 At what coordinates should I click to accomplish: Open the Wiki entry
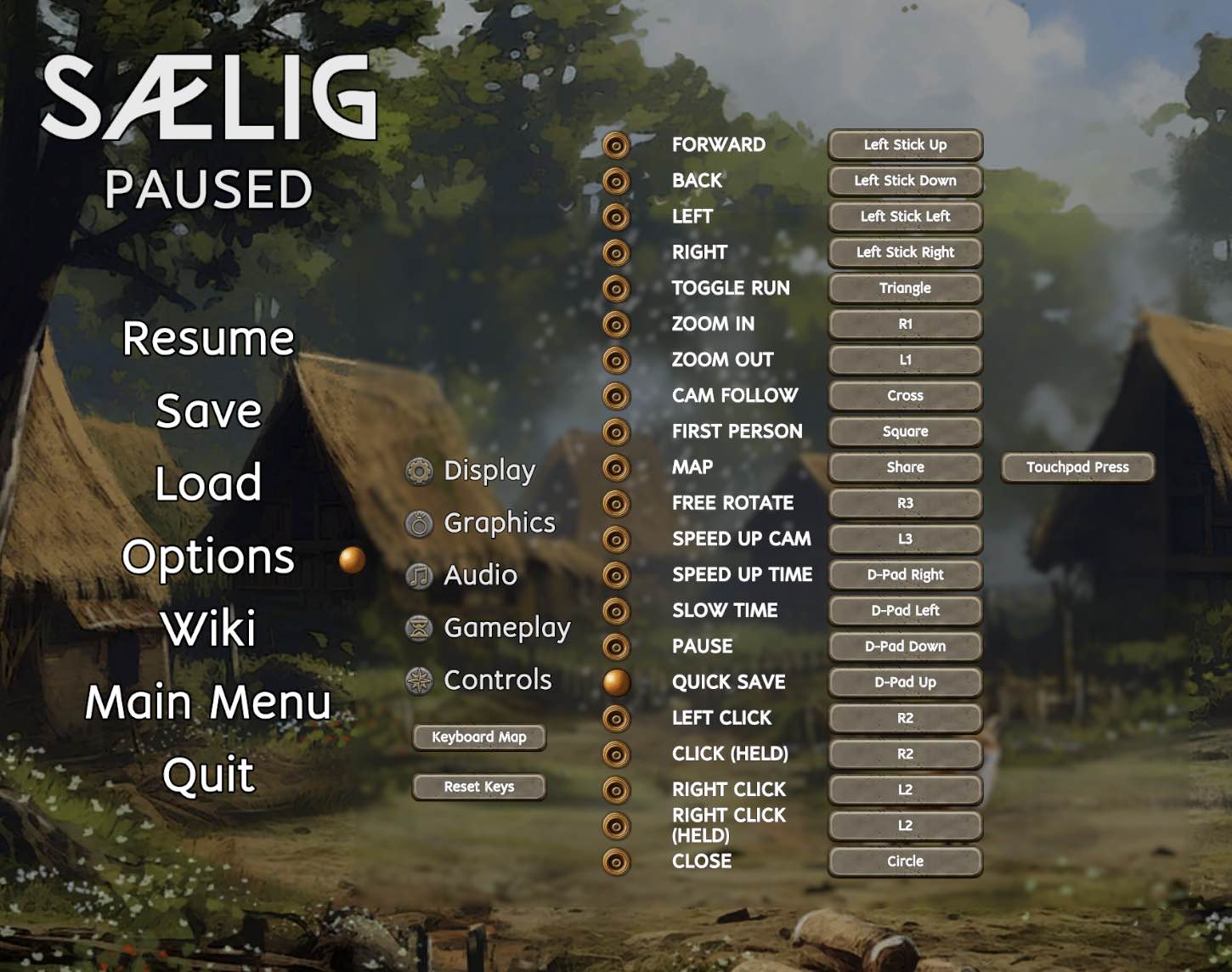click(x=208, y=629)
